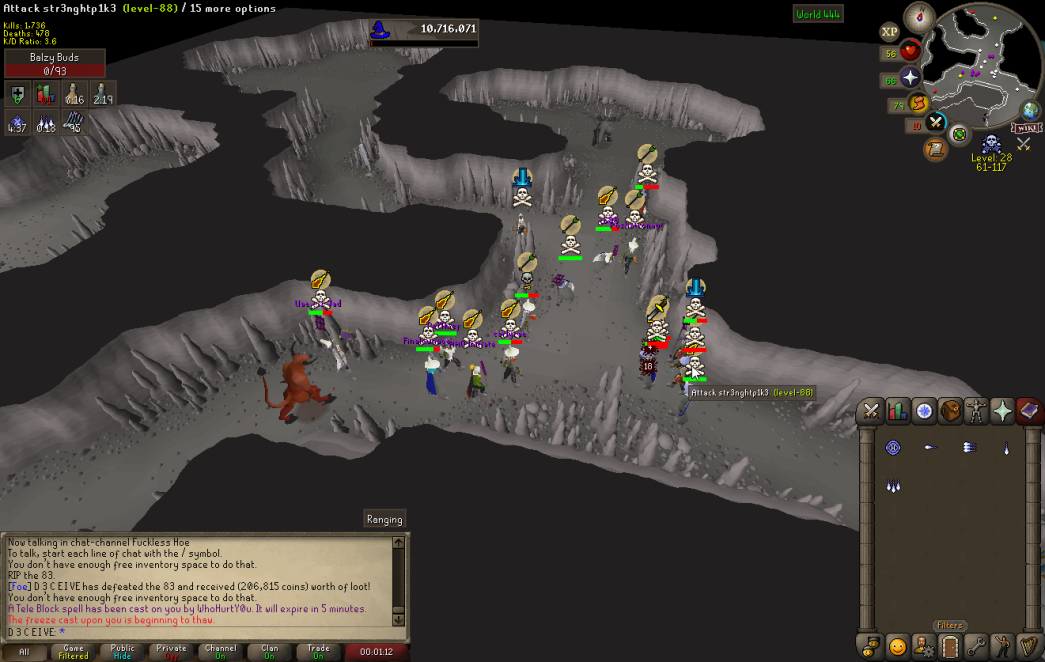The image size is (1045, 662).
Task: Cast the triple ice shard spell
Action: click(x=893, y=487)
